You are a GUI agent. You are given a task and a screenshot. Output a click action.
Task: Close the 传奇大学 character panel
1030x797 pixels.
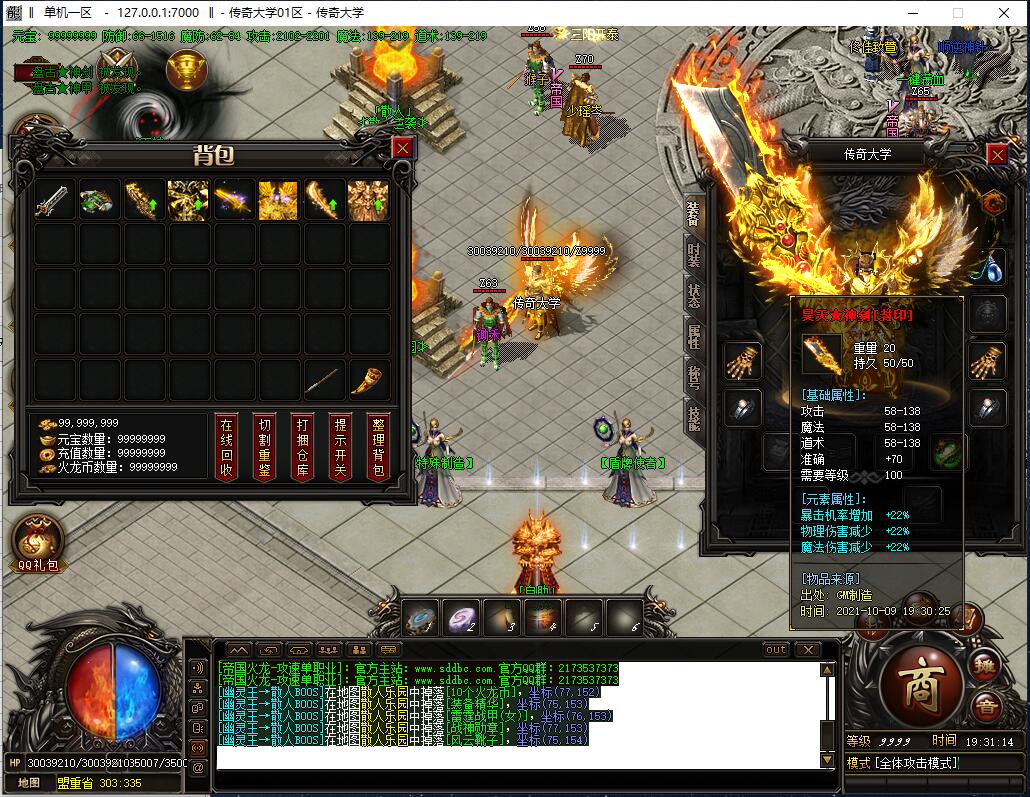(997, 154)
